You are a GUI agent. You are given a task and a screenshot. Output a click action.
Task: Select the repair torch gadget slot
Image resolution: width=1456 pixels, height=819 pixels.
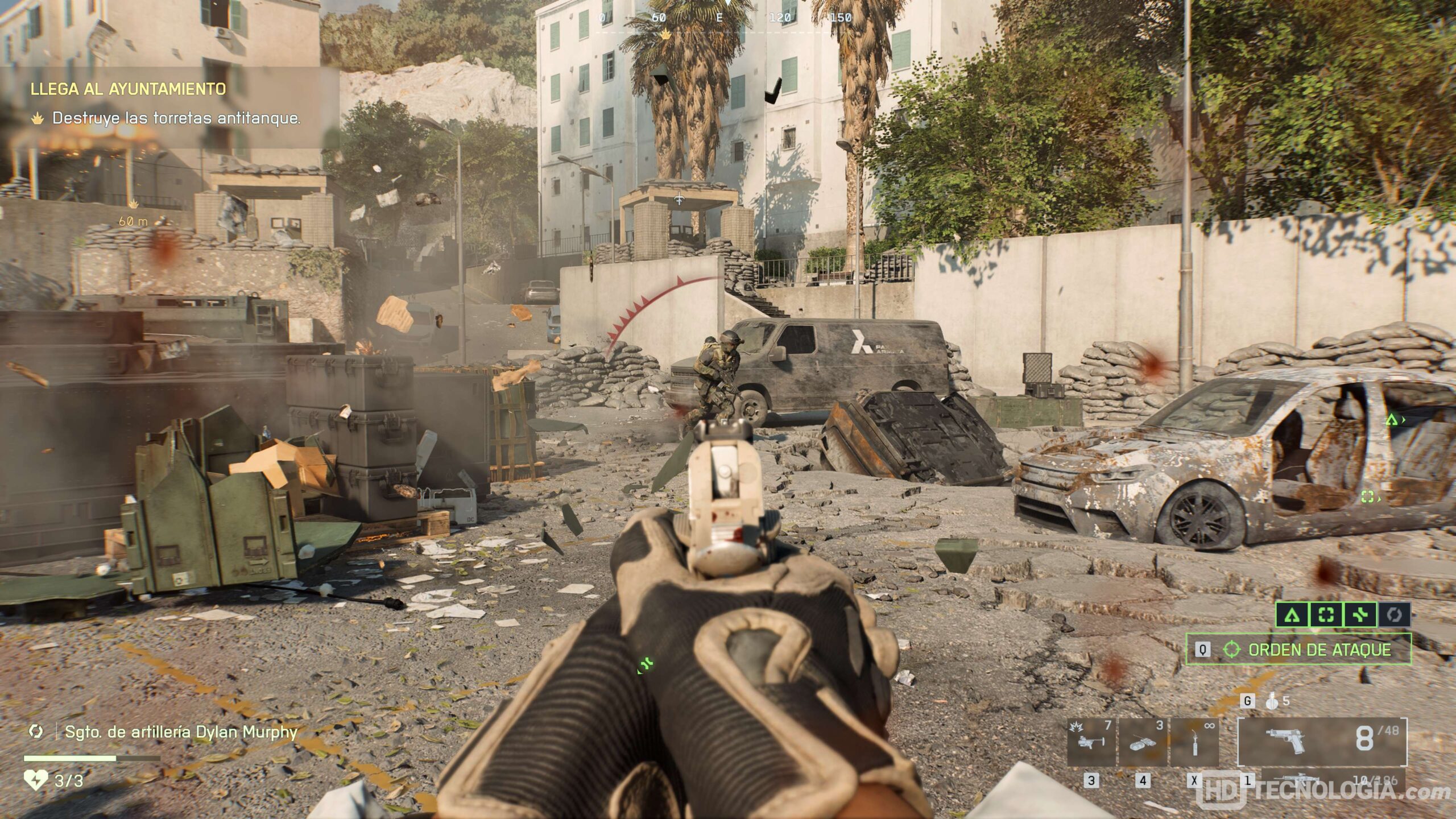(1194, 742)
